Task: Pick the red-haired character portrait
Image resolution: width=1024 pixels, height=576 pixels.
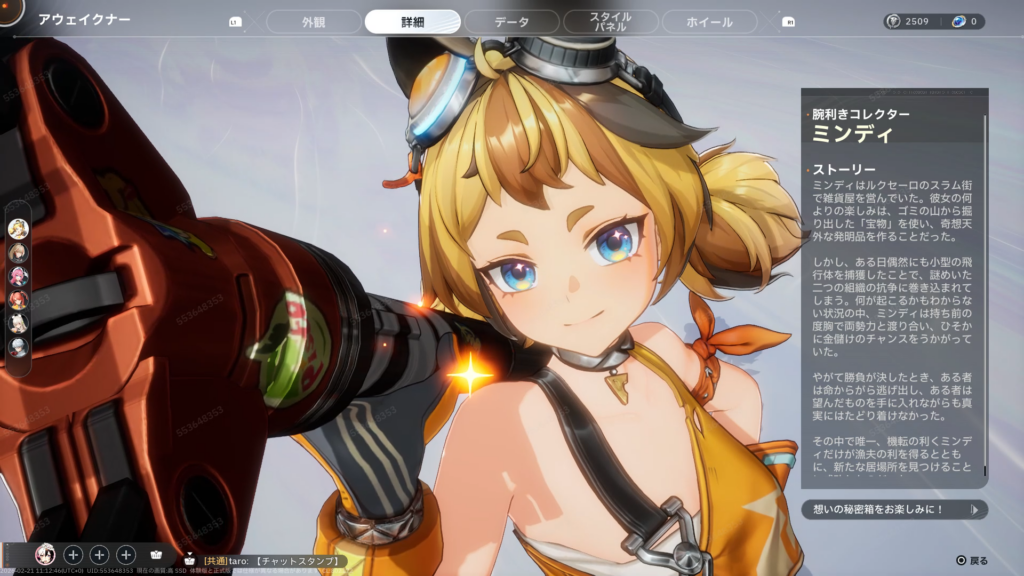Action: pyautogui.click(x=18, y=299)
